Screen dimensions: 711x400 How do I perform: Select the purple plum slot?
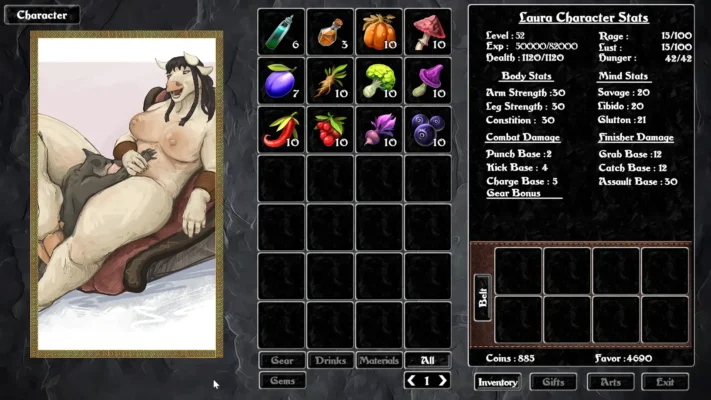pos(281,81)
